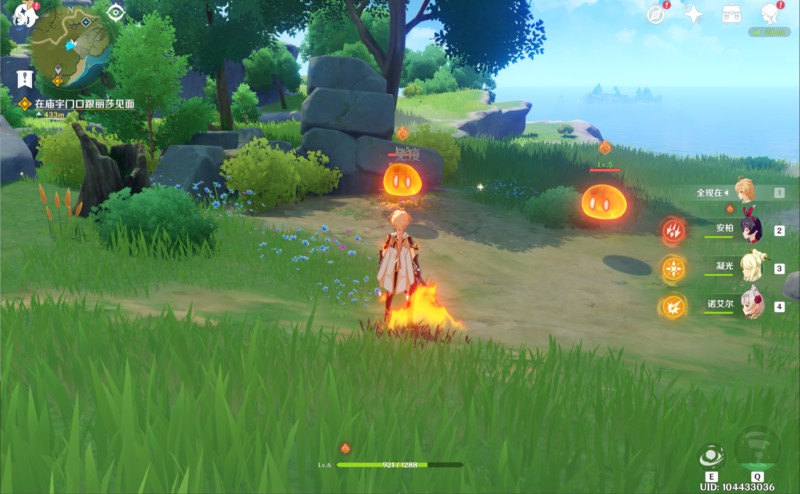Use the elemental skill icon

pos(712,455)
